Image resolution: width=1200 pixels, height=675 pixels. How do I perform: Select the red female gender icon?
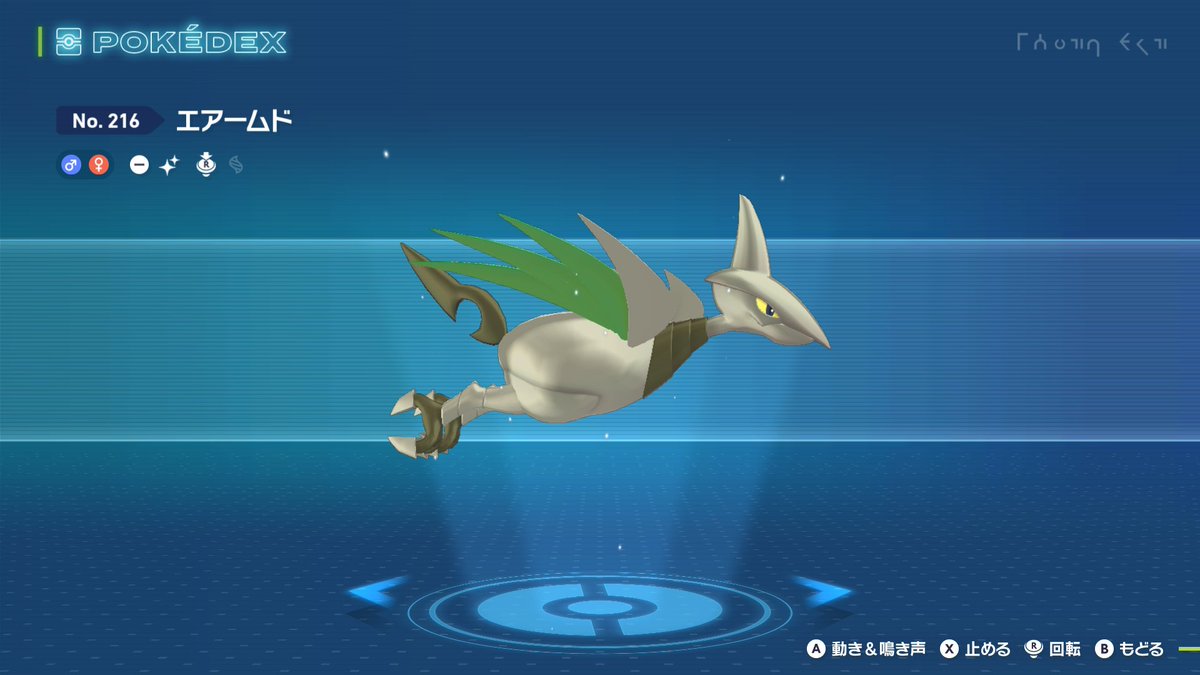tap(98, 165)
